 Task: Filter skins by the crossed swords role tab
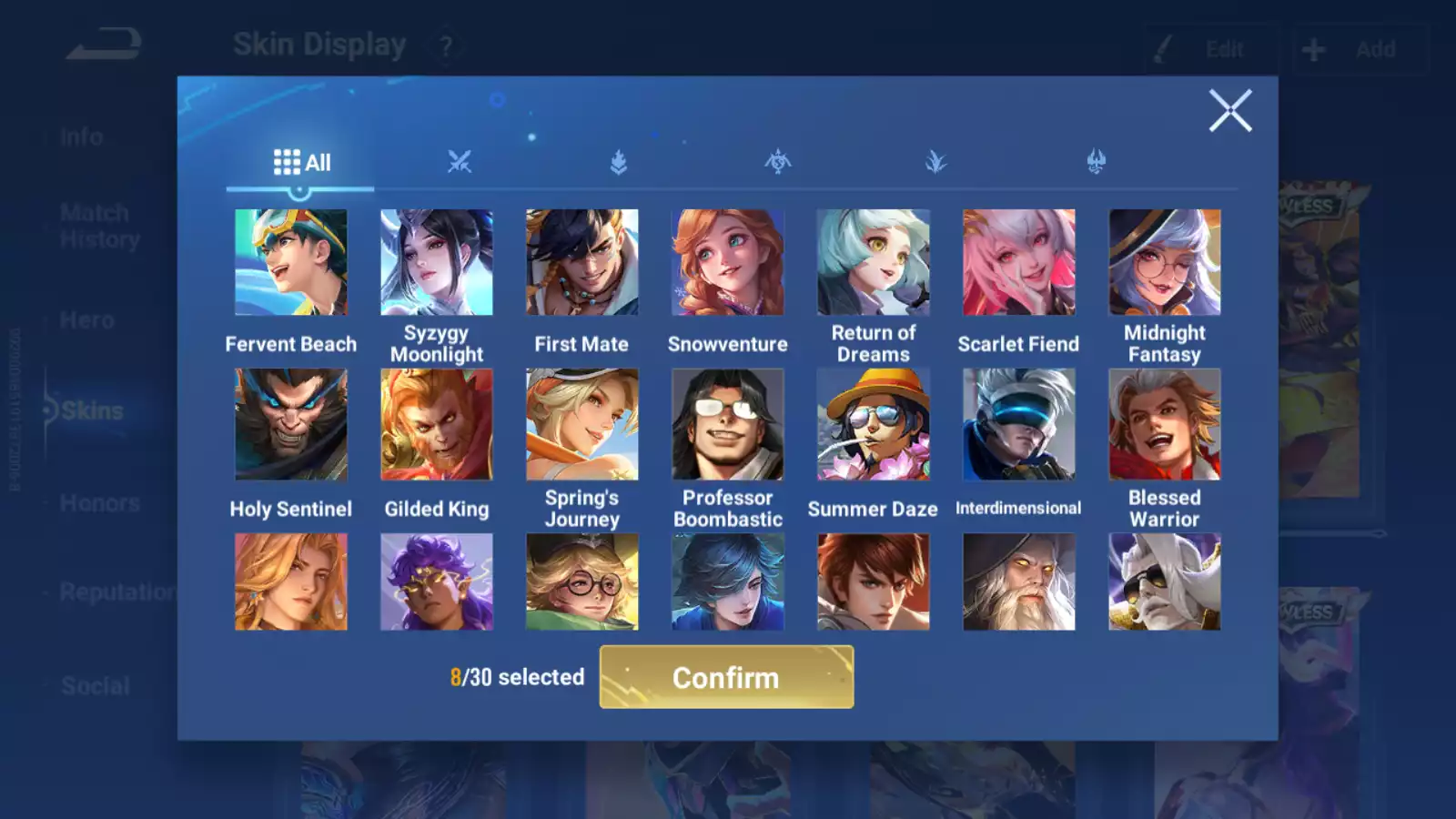coord(460,162)
